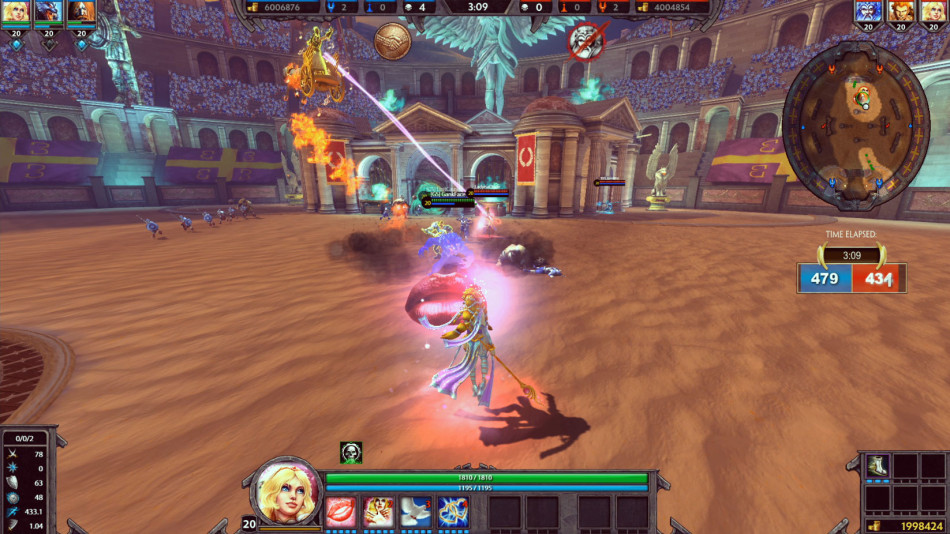Use the Back Off ability icon

[x=378, y=511]
